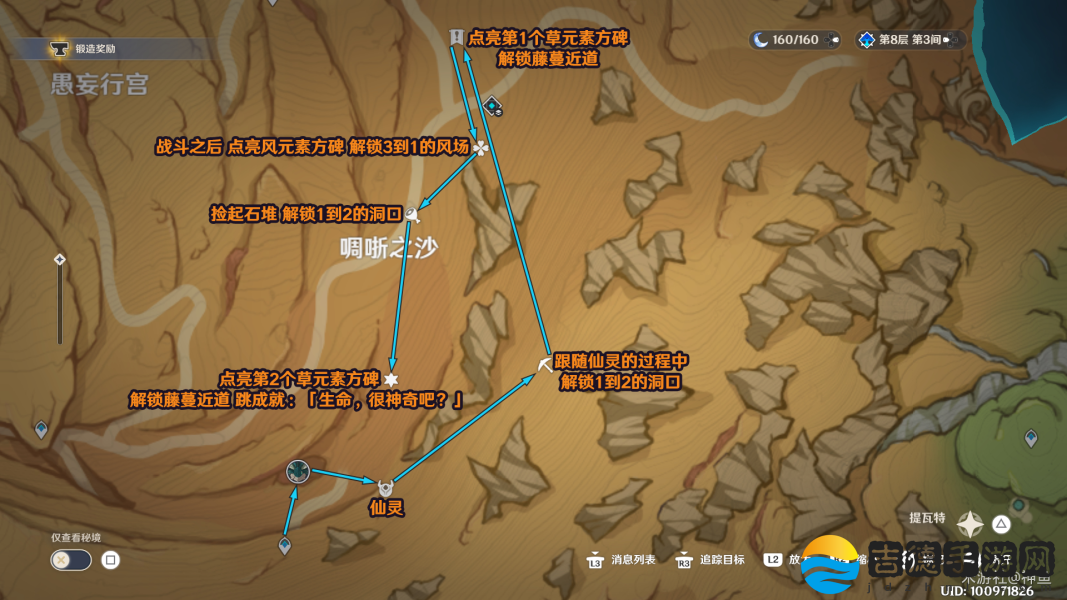Open the 提瓦特 region selector compass star
The width and height of the screenshot is (1067, 600).
click(970, 524)
